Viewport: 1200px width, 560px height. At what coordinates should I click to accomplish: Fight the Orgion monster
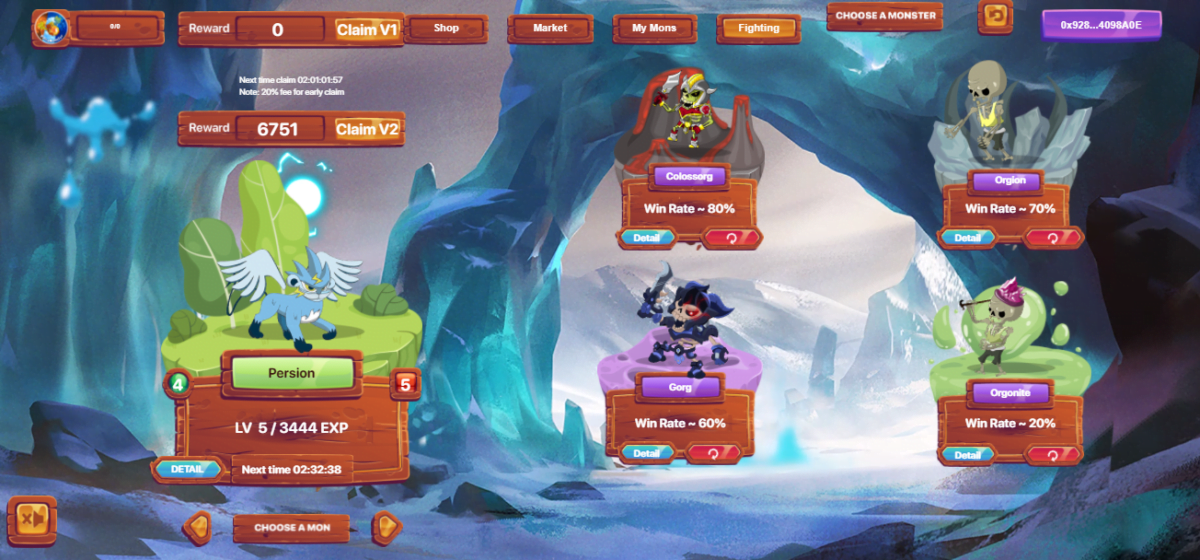pos(1051,238)
